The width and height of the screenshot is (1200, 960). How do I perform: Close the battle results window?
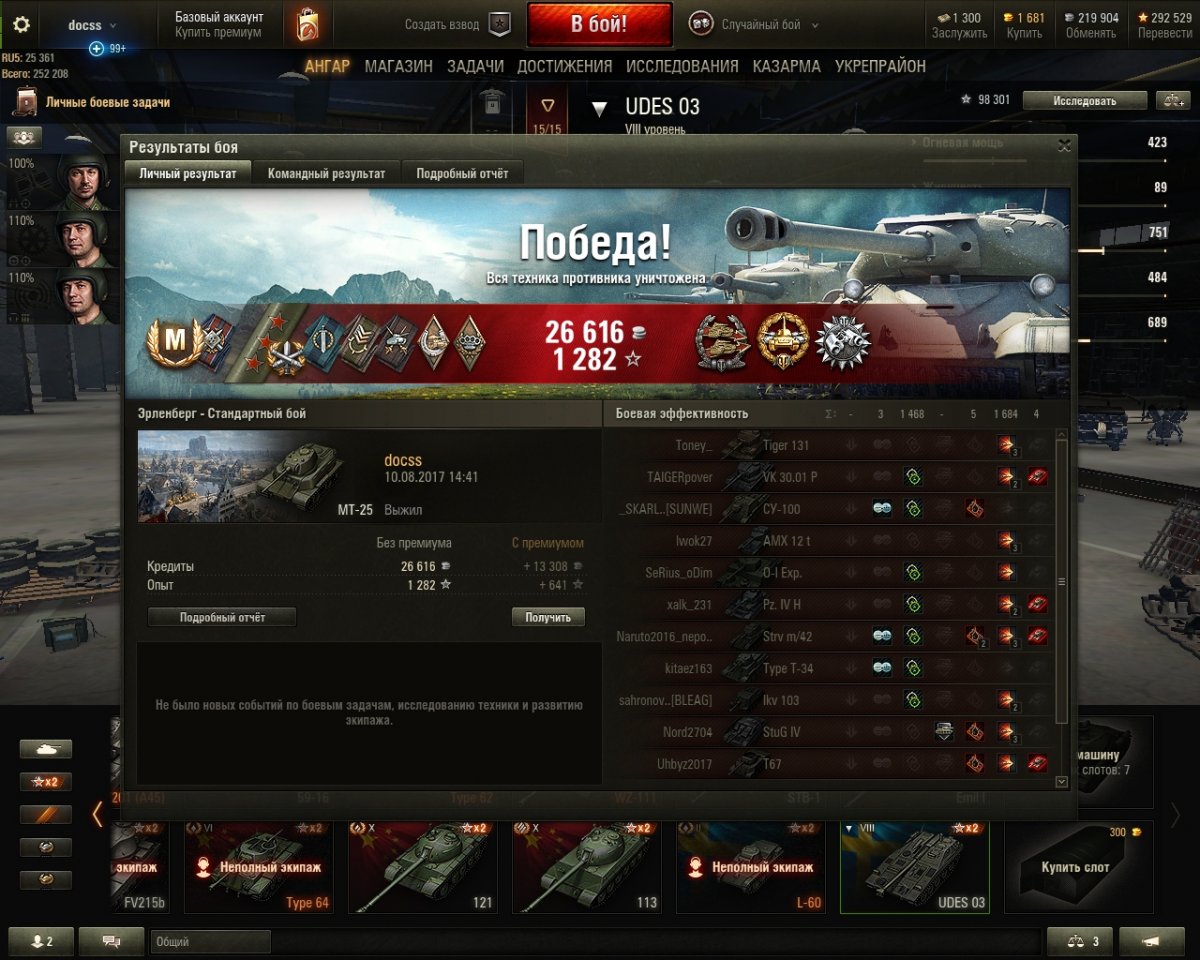[1064, 146]
